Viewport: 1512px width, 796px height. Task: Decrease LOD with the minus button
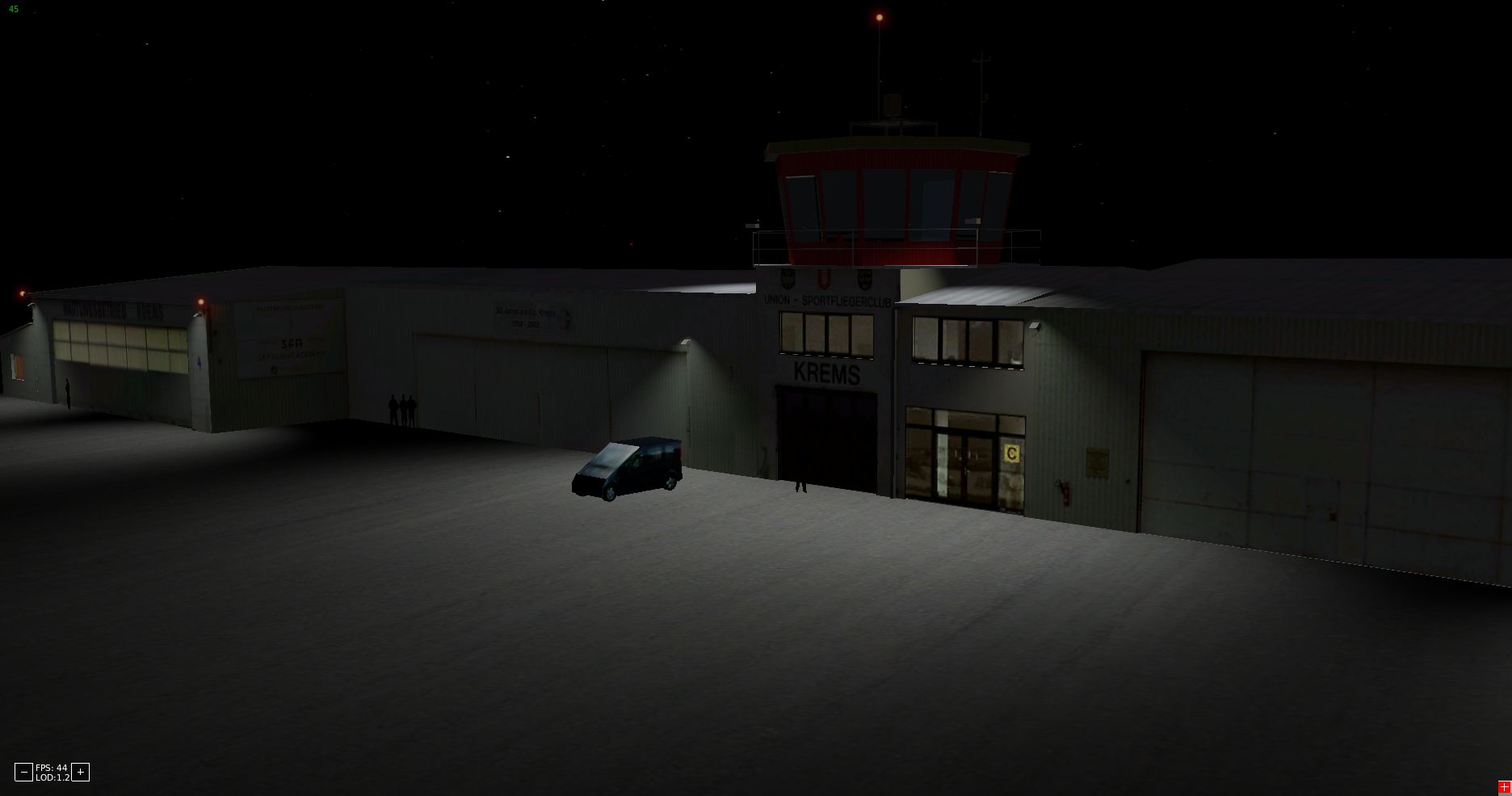coord(23,773)
